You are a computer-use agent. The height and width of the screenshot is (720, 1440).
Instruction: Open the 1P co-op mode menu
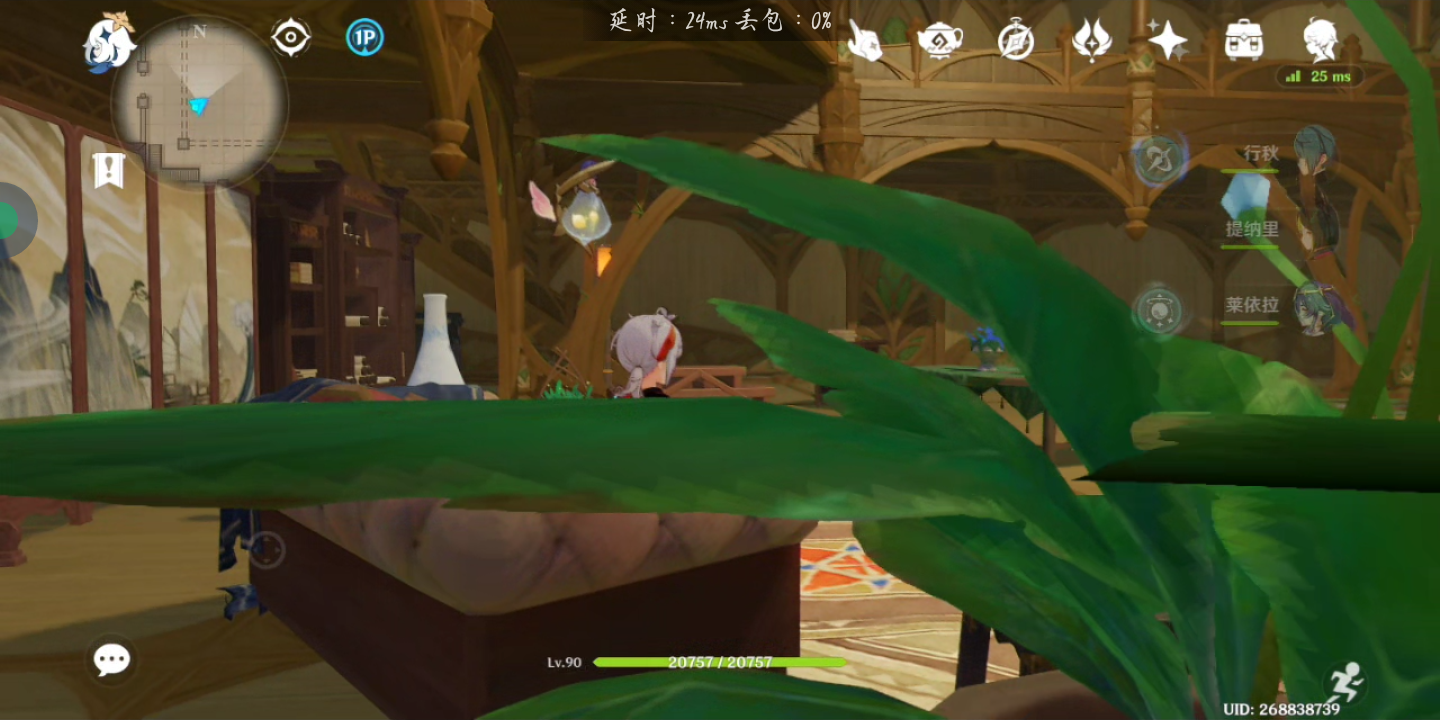tap(364, 38)
